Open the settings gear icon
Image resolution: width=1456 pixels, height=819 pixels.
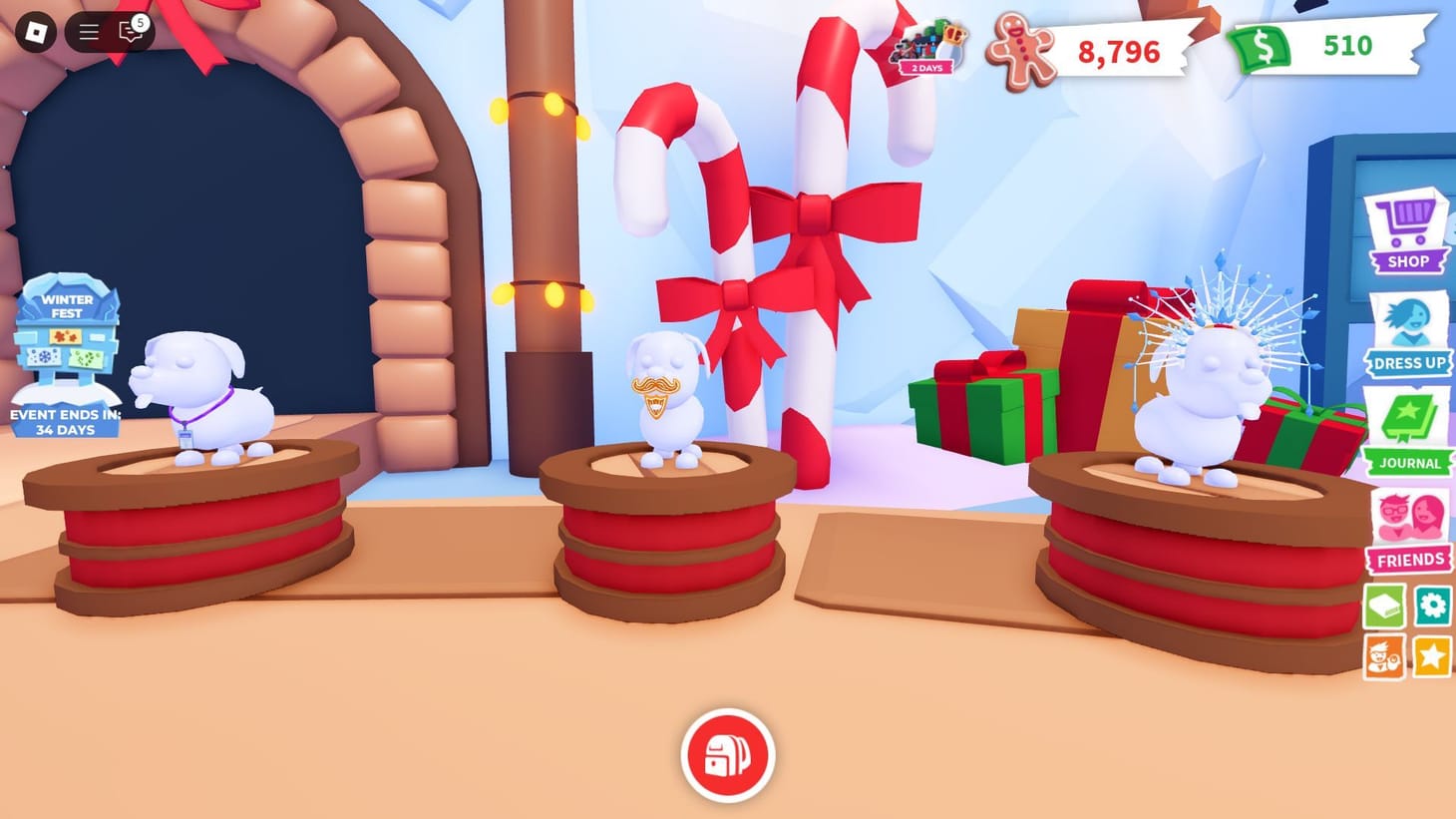coord(1434,606)
